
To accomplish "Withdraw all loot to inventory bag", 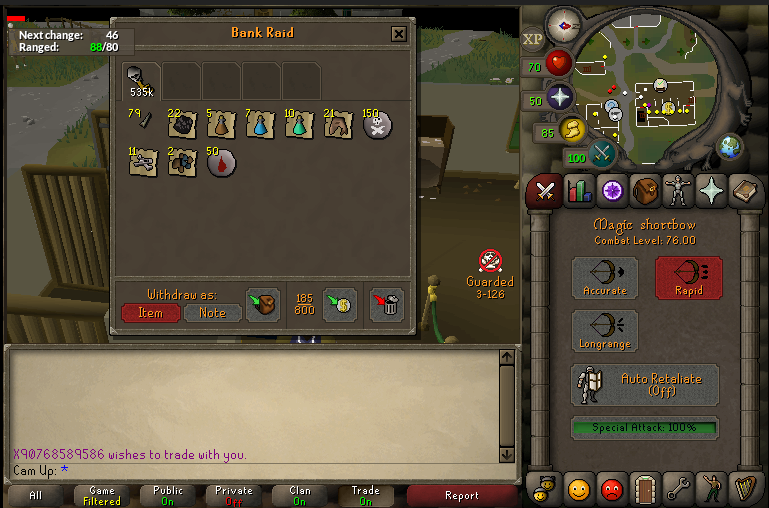I will tap(264, 304).
